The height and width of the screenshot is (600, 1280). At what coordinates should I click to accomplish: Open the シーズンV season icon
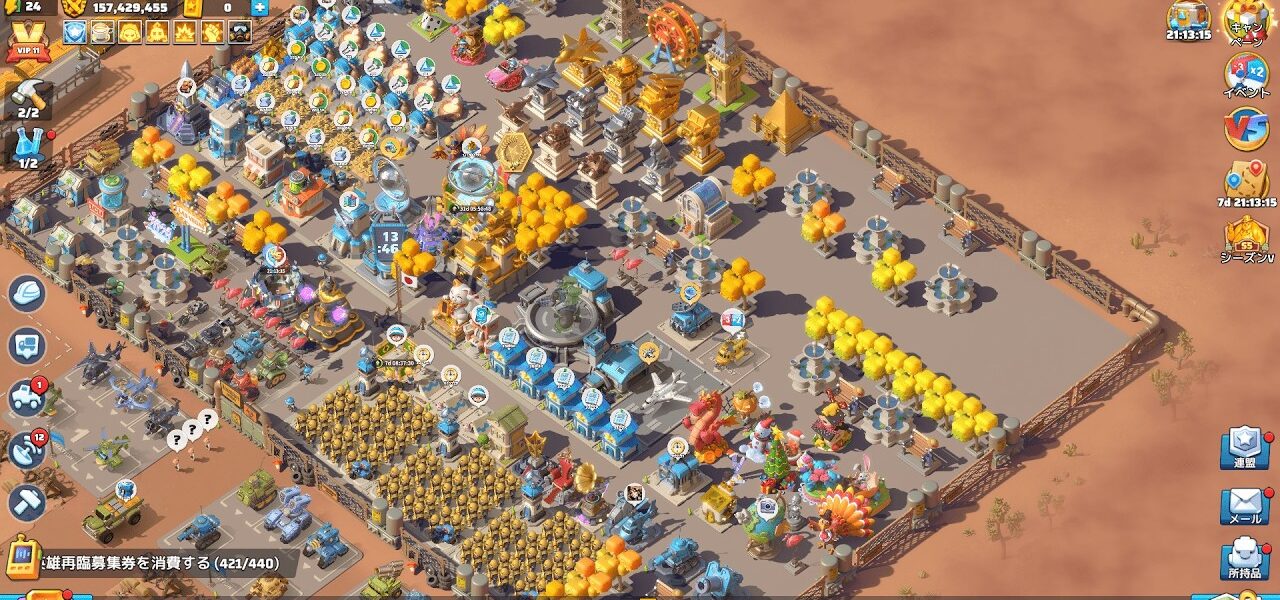point(1246,238)
